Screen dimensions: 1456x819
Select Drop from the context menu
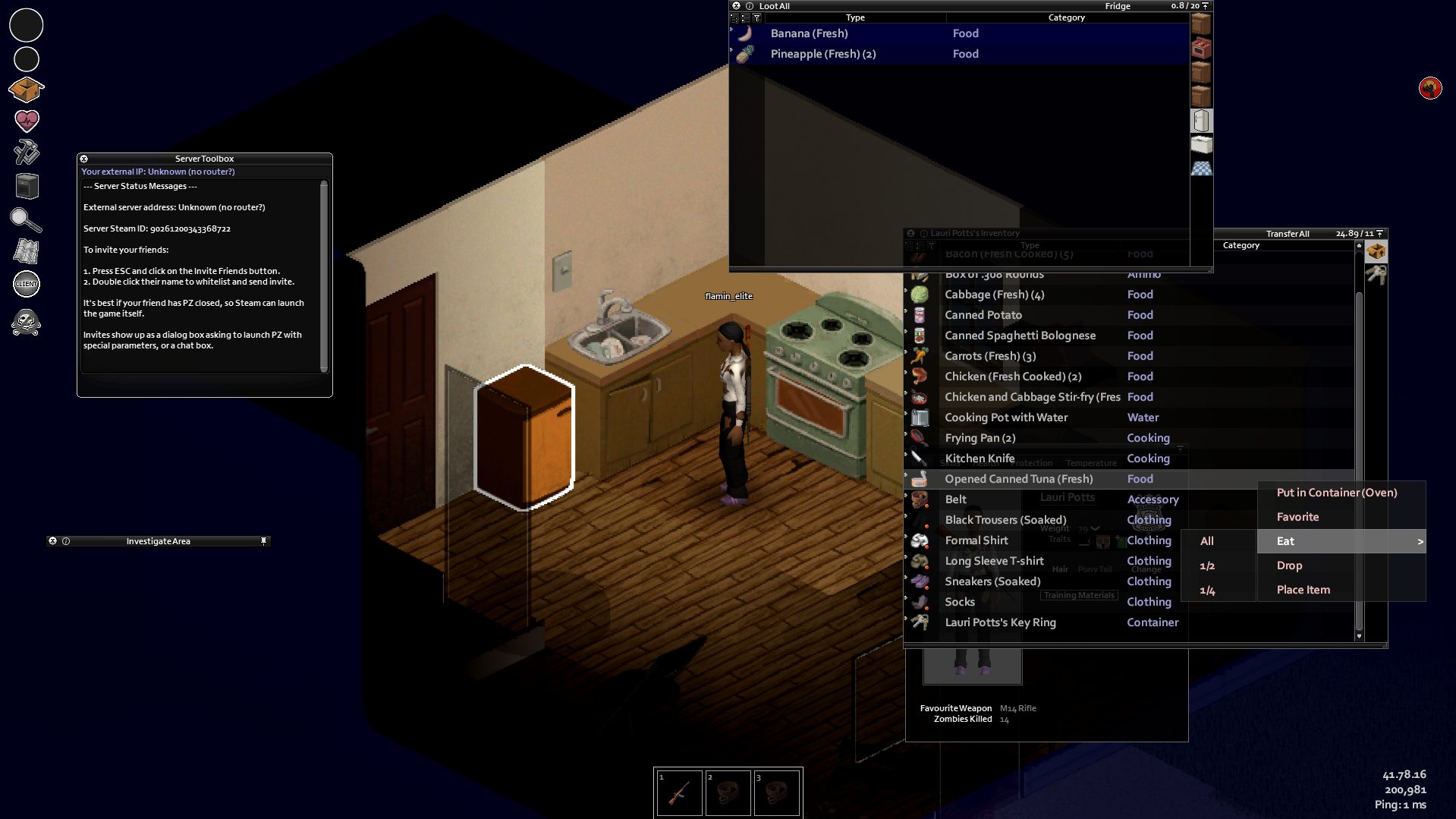(x=1289, y=565)
